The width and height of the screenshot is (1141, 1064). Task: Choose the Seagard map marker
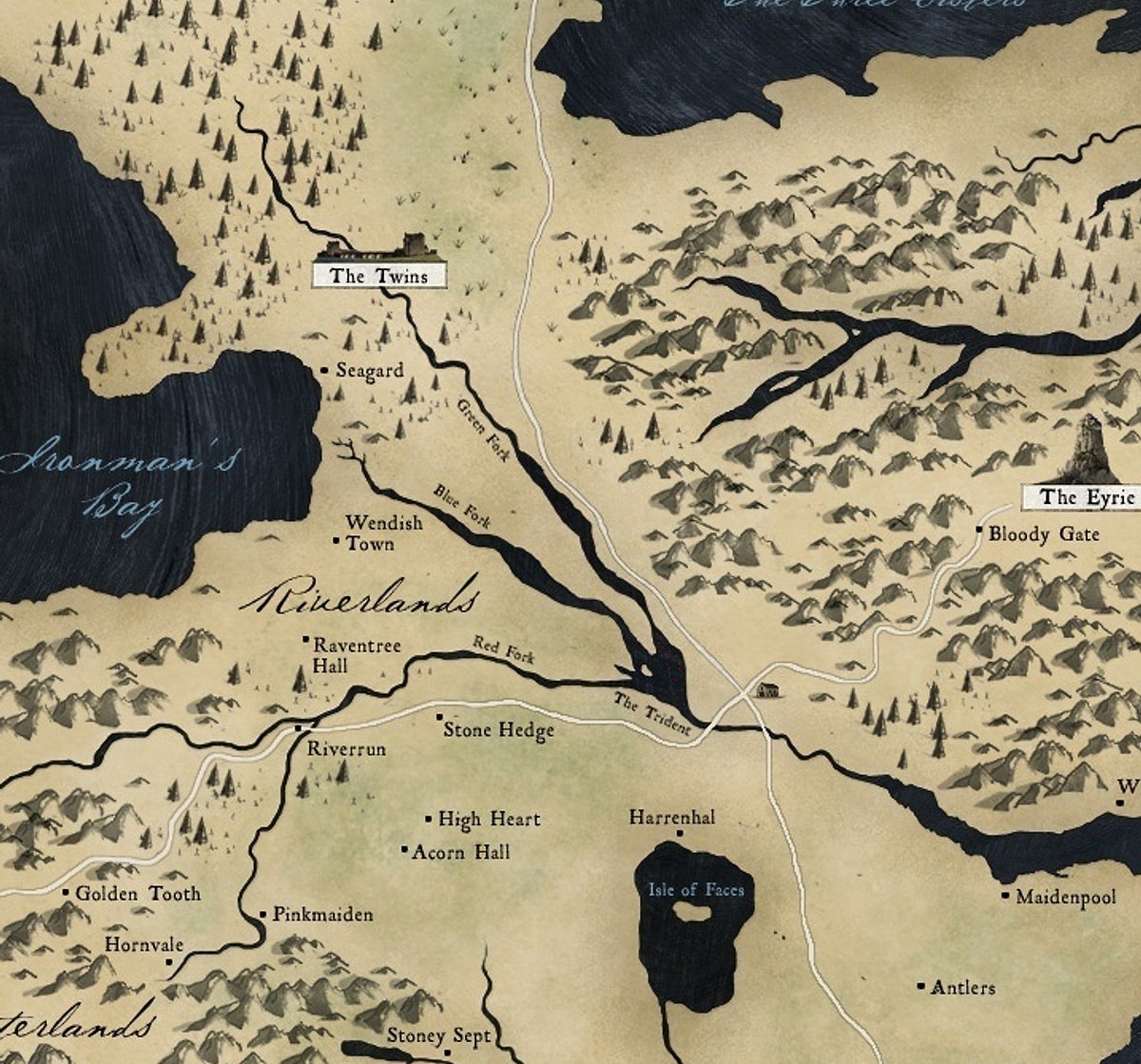[325, 370]
